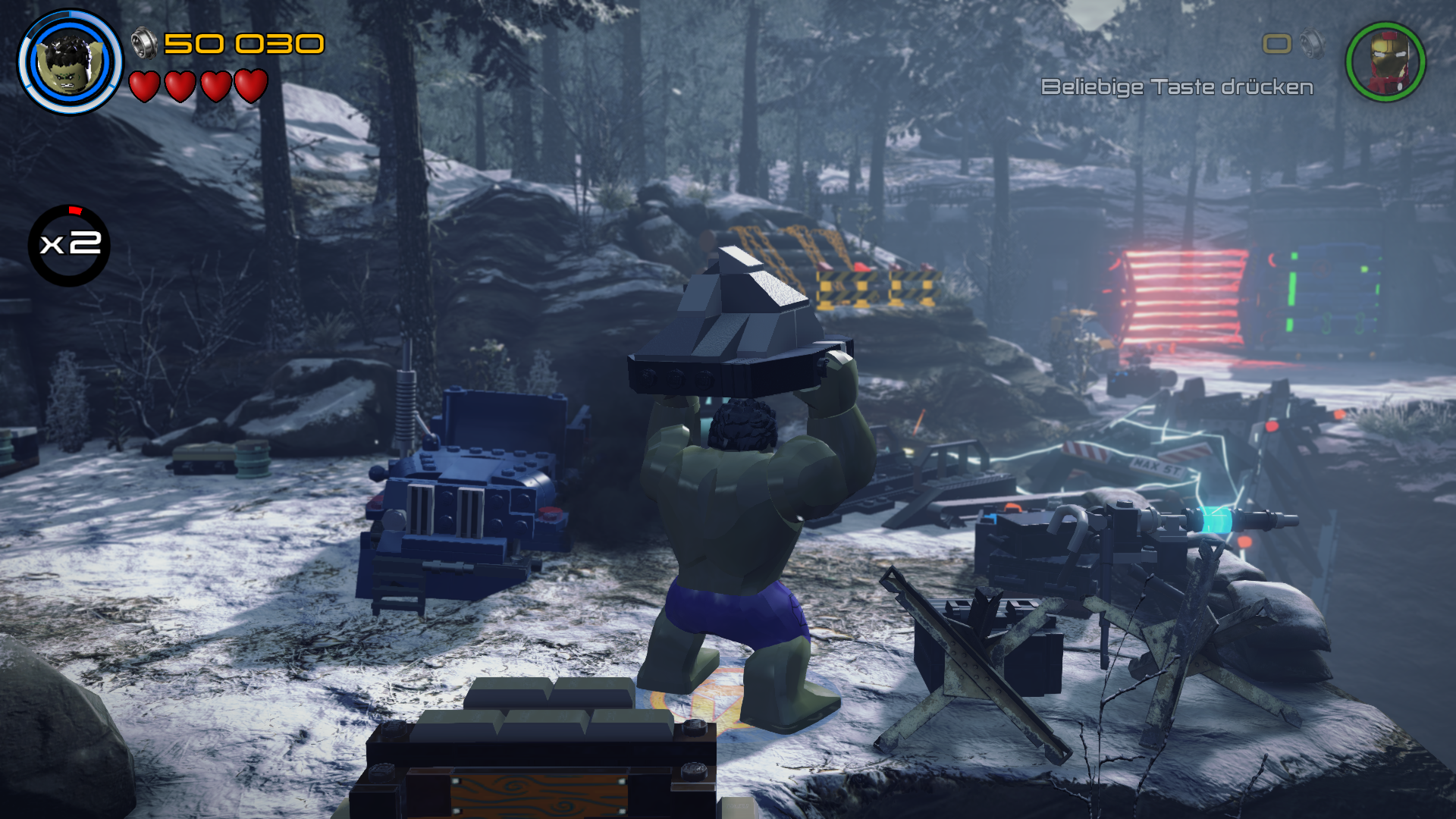Open the blue ring around the character icon
The image size is (1456, 819).
click(x=68, y=62)
